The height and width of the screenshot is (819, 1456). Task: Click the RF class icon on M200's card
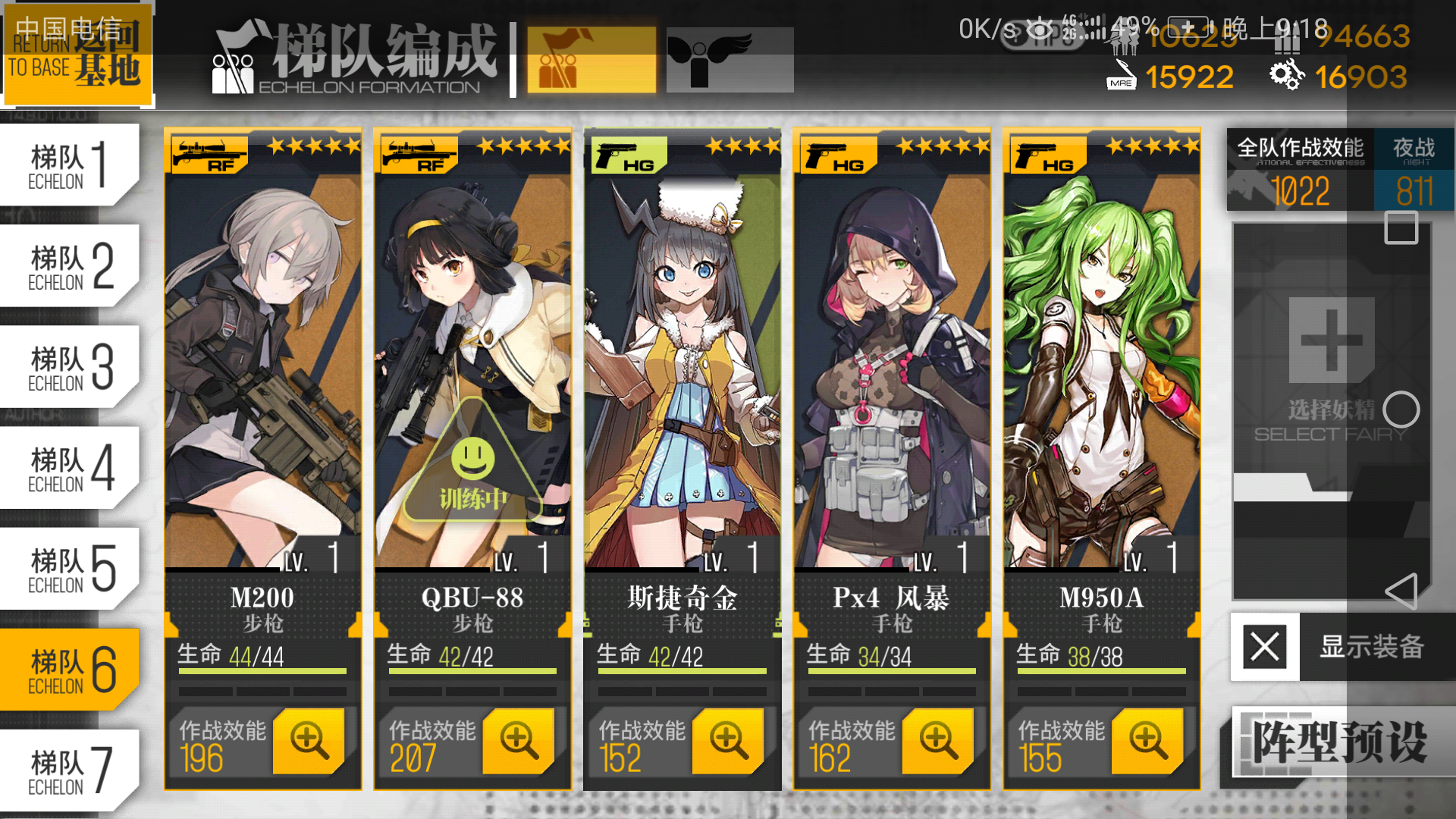point(209,154)
